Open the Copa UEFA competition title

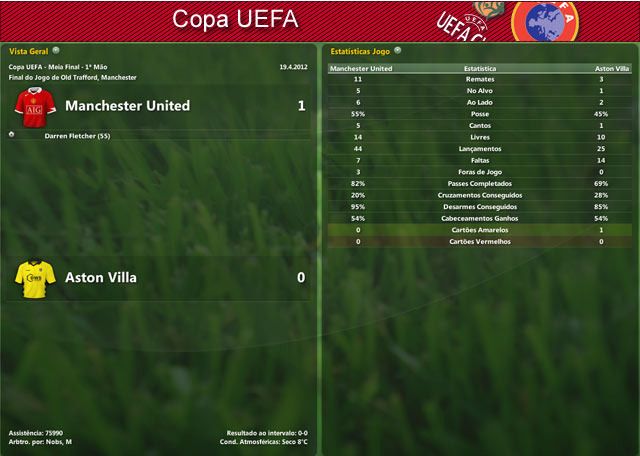221,19
